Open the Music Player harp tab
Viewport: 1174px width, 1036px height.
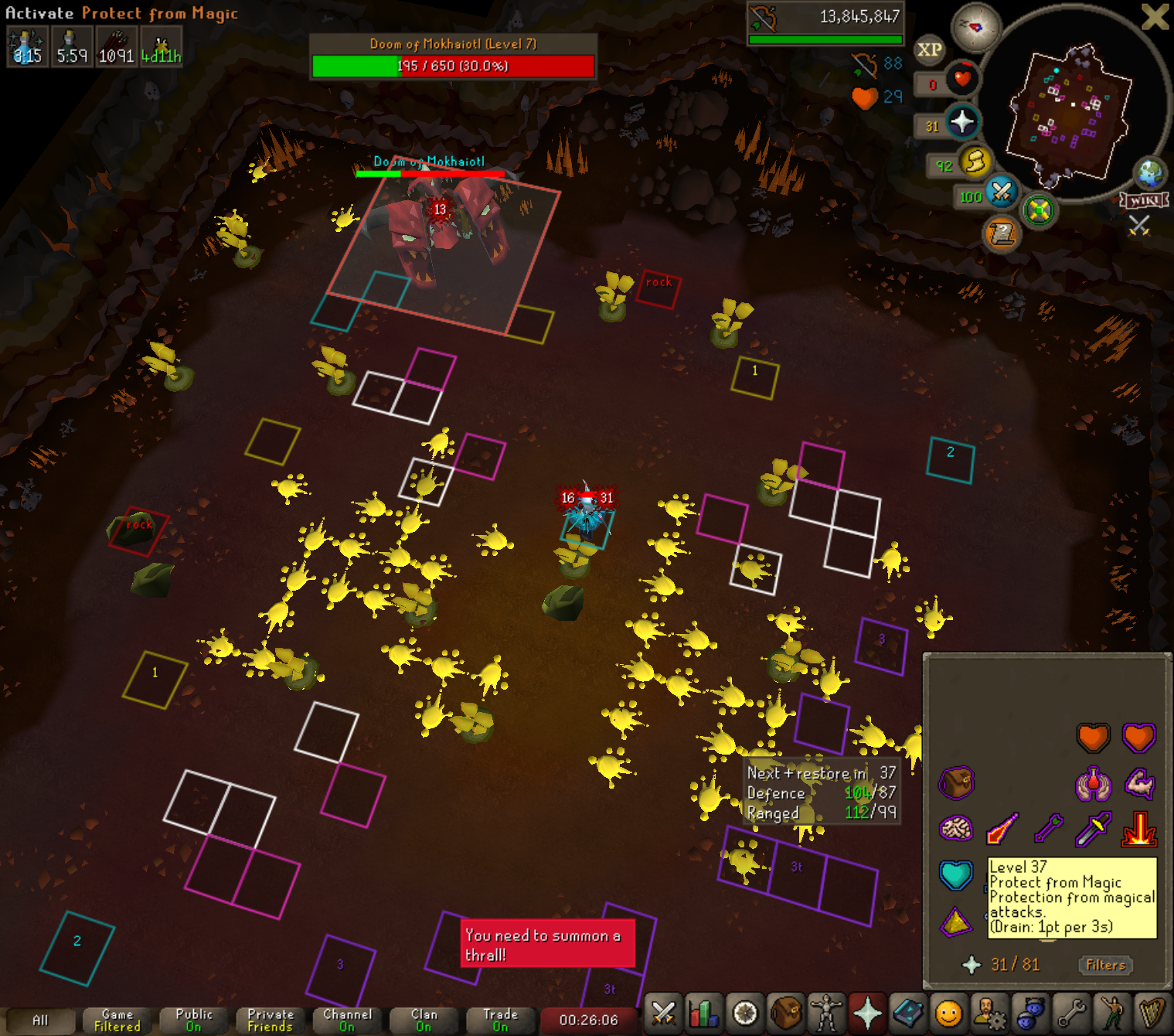[x=1152, y=1013]
